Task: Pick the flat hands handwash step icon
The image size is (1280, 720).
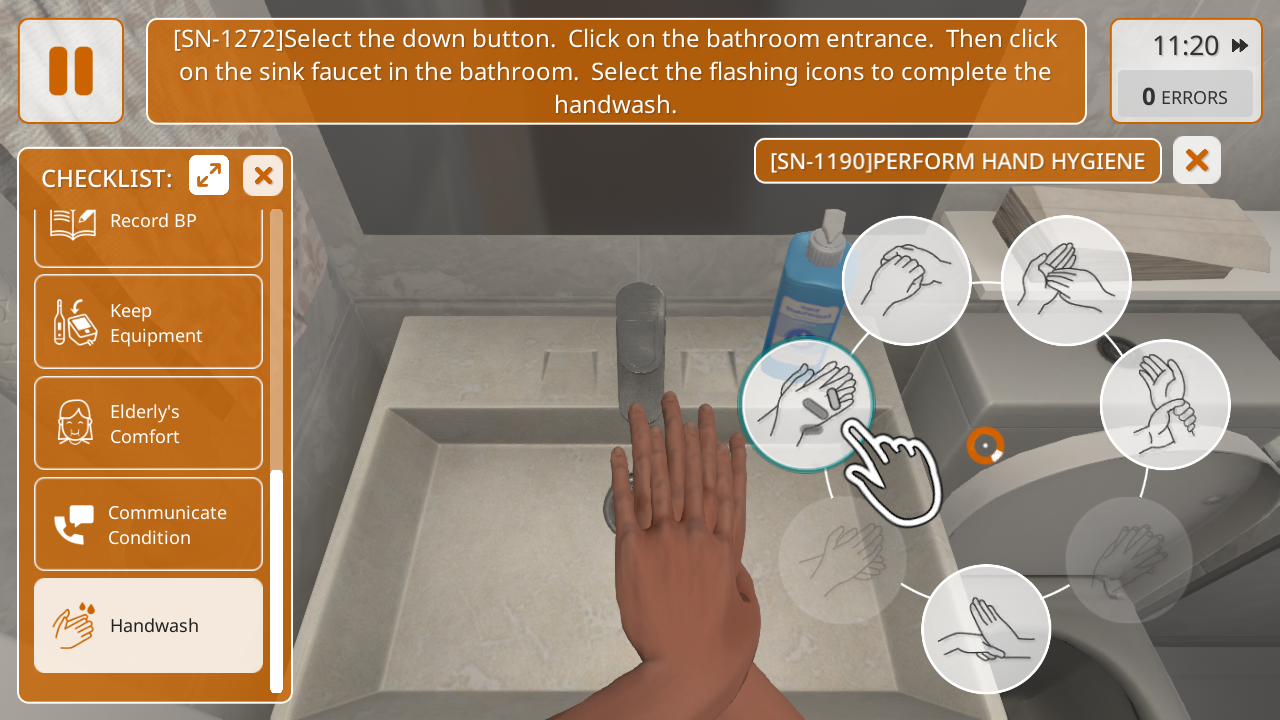Action: click(x=985, y=628)
